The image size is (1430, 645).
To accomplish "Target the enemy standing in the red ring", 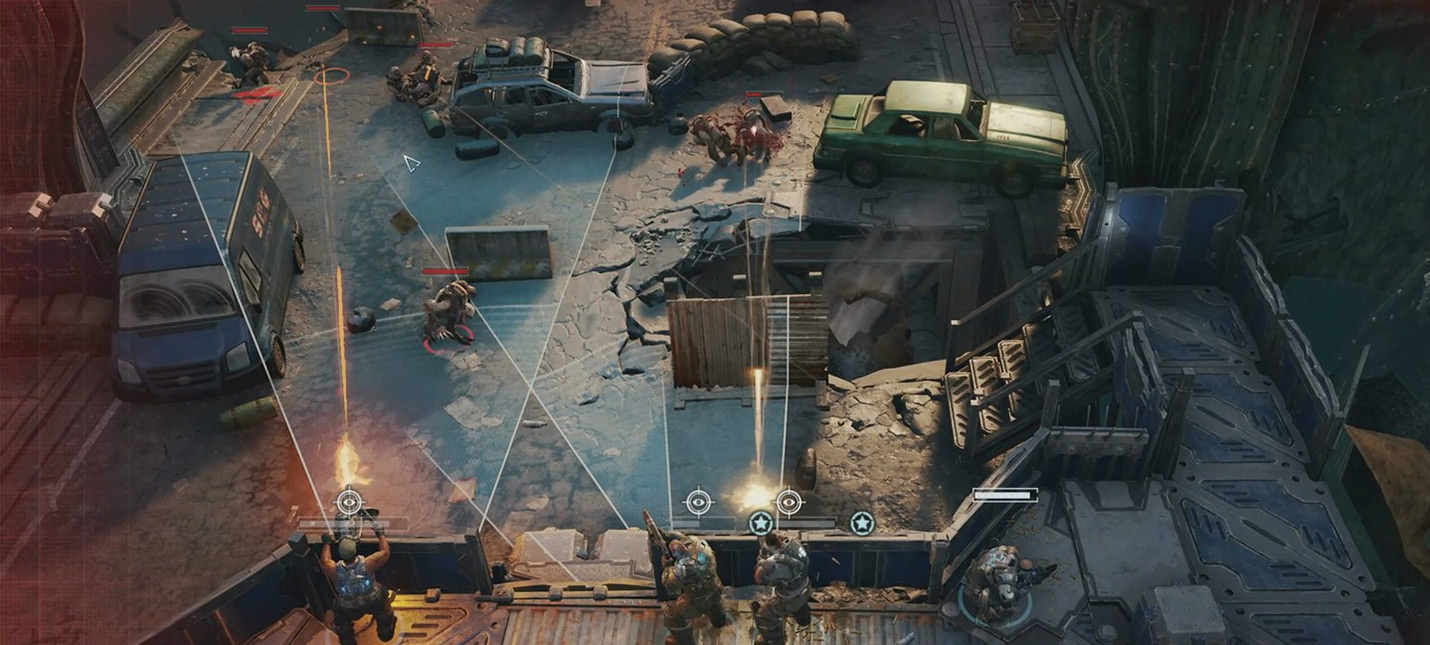I will click(447, 314).
